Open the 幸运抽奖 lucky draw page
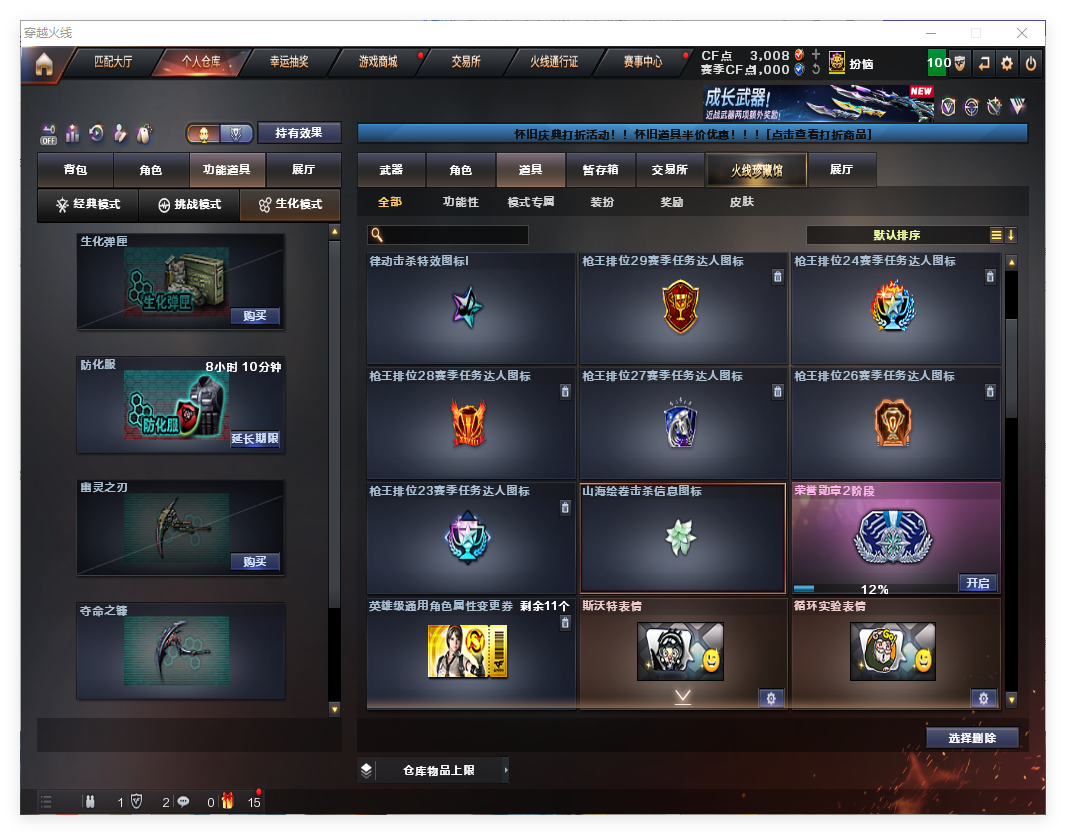Viewport: 1066px width, 835px height. pyautogui.click(x=289, y=62)
